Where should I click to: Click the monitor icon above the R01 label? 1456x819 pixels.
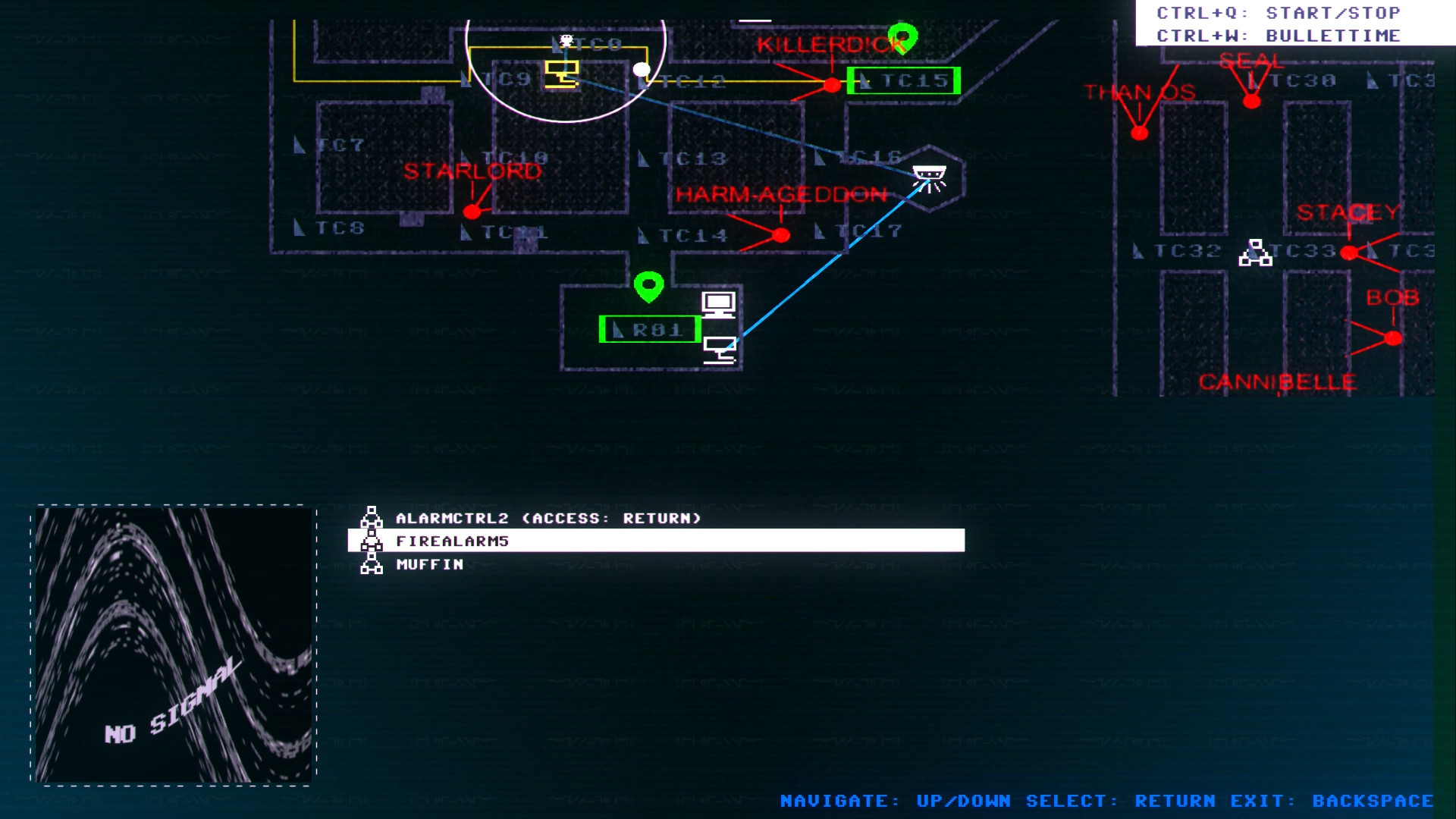point(717,304)
